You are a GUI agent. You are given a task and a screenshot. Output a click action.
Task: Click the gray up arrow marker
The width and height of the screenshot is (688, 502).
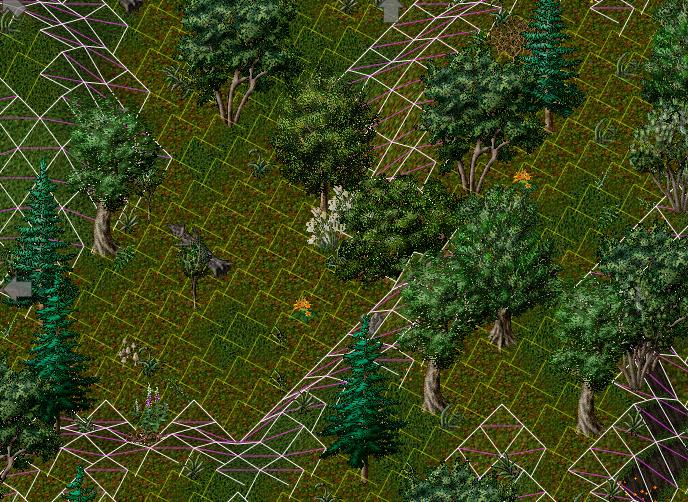tap(390, 10)
